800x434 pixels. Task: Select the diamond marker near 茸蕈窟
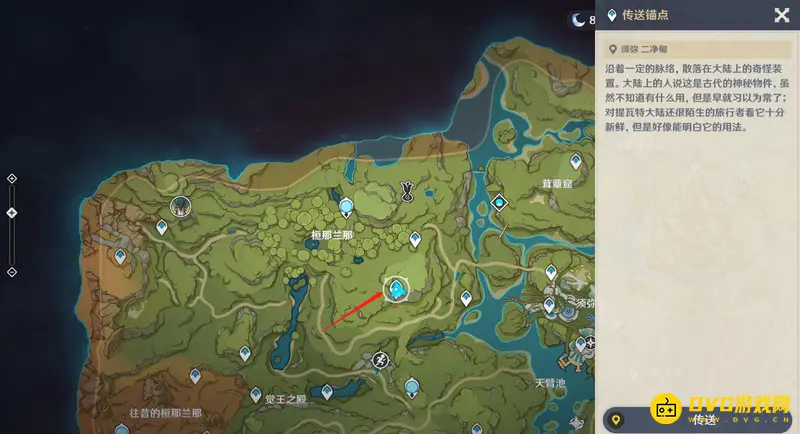[x=499, y=203]
